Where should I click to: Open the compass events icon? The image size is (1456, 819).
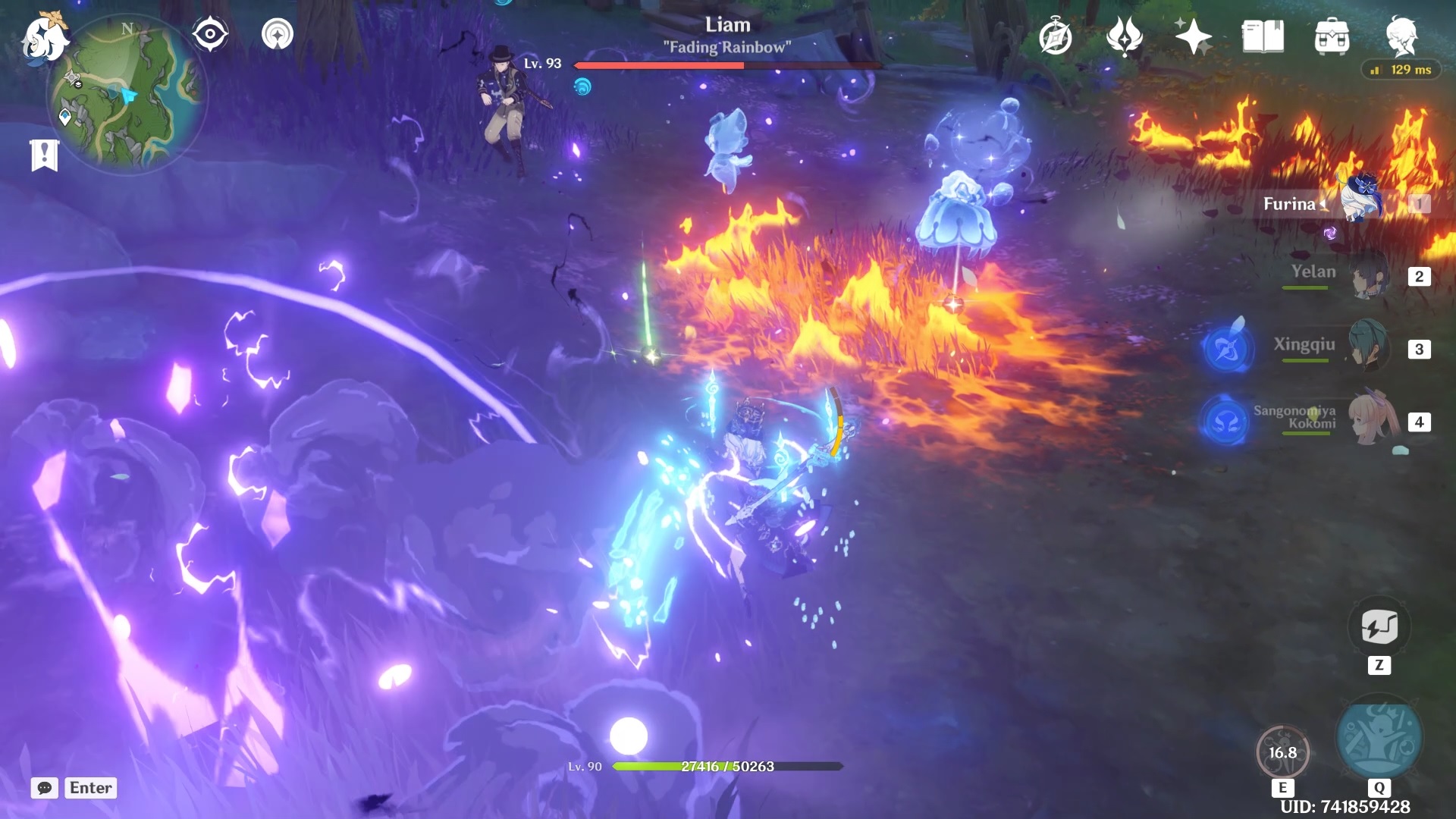point(1055,37)
